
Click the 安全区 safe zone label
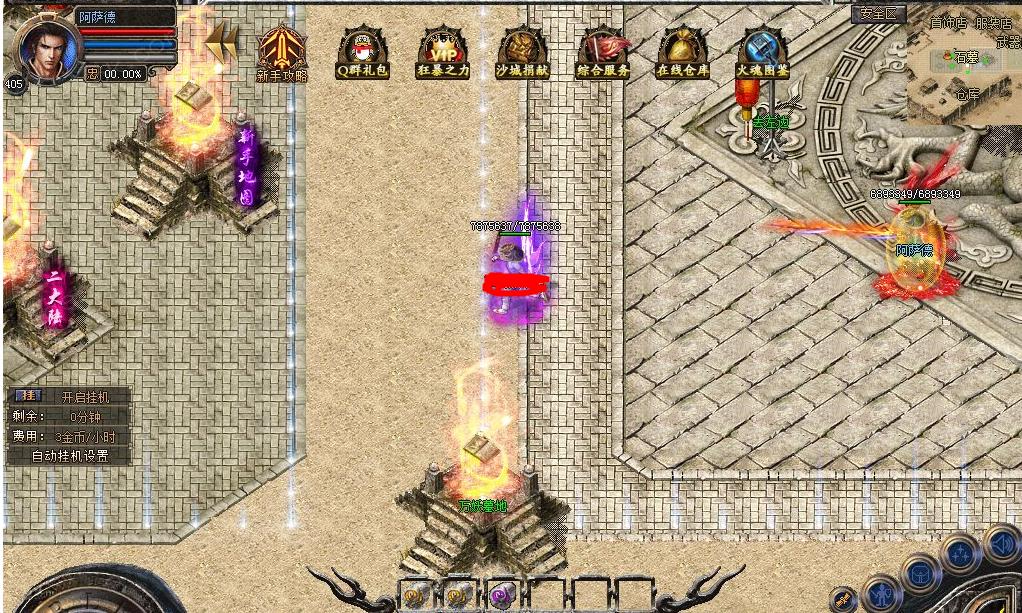click(879, 14)
